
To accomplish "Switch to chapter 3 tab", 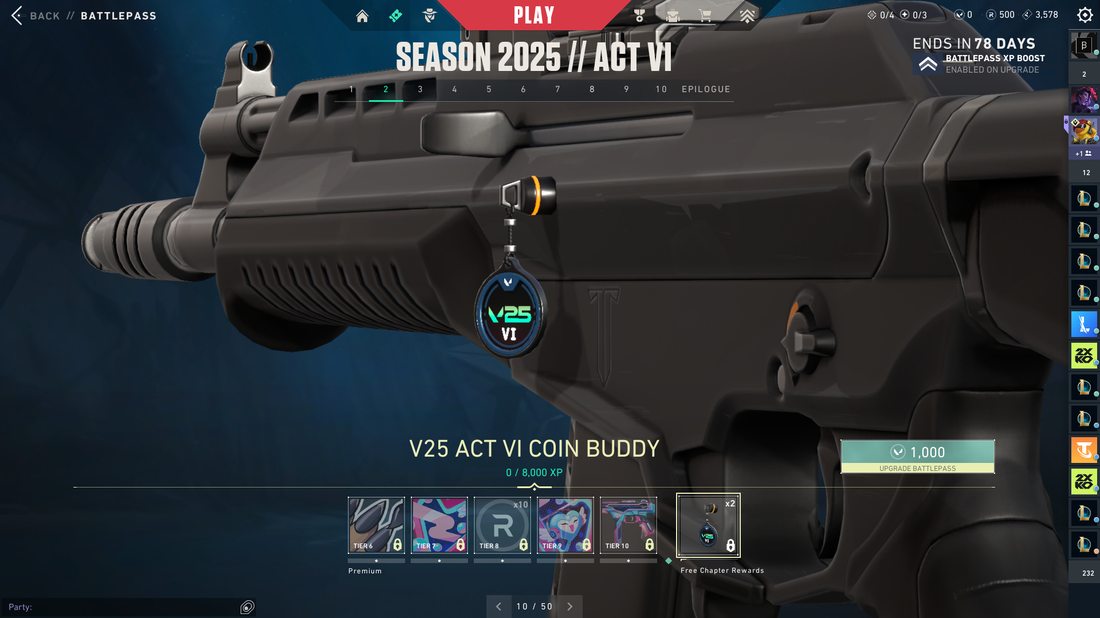I will tap(420, 89).
